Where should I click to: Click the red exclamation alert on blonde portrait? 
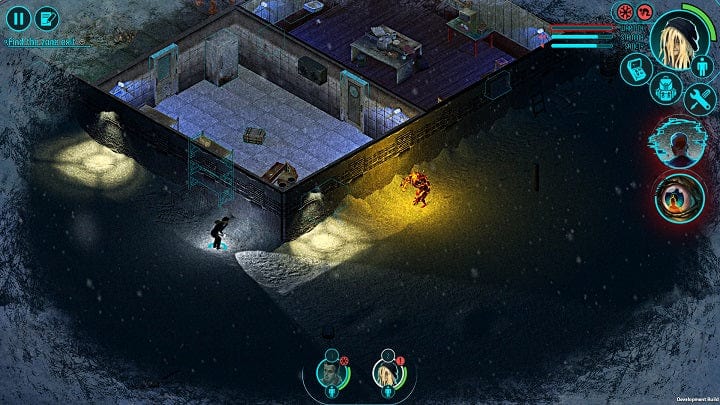click(400, 361)
